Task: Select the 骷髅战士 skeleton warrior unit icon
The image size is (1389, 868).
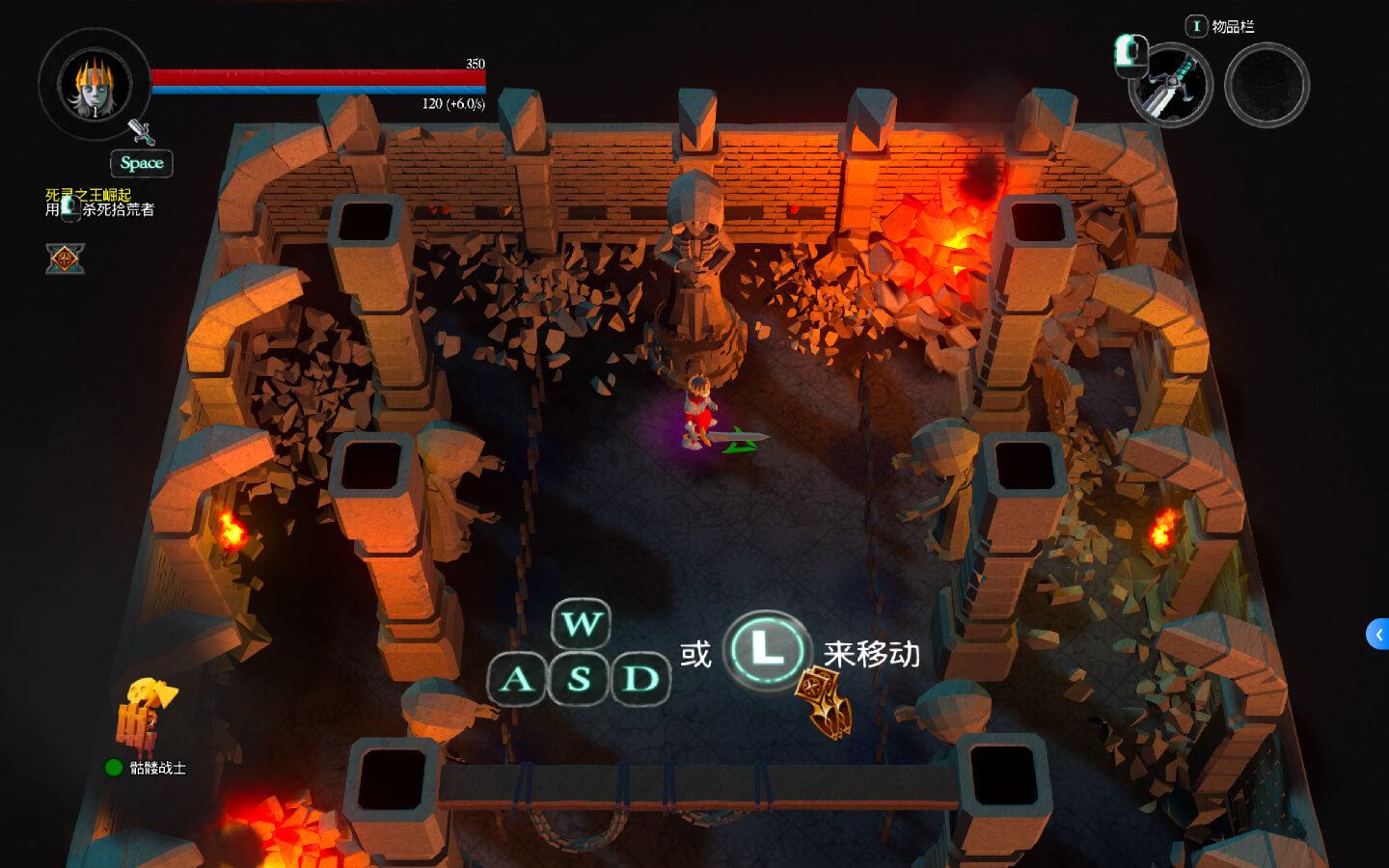Action: point(145,719)
